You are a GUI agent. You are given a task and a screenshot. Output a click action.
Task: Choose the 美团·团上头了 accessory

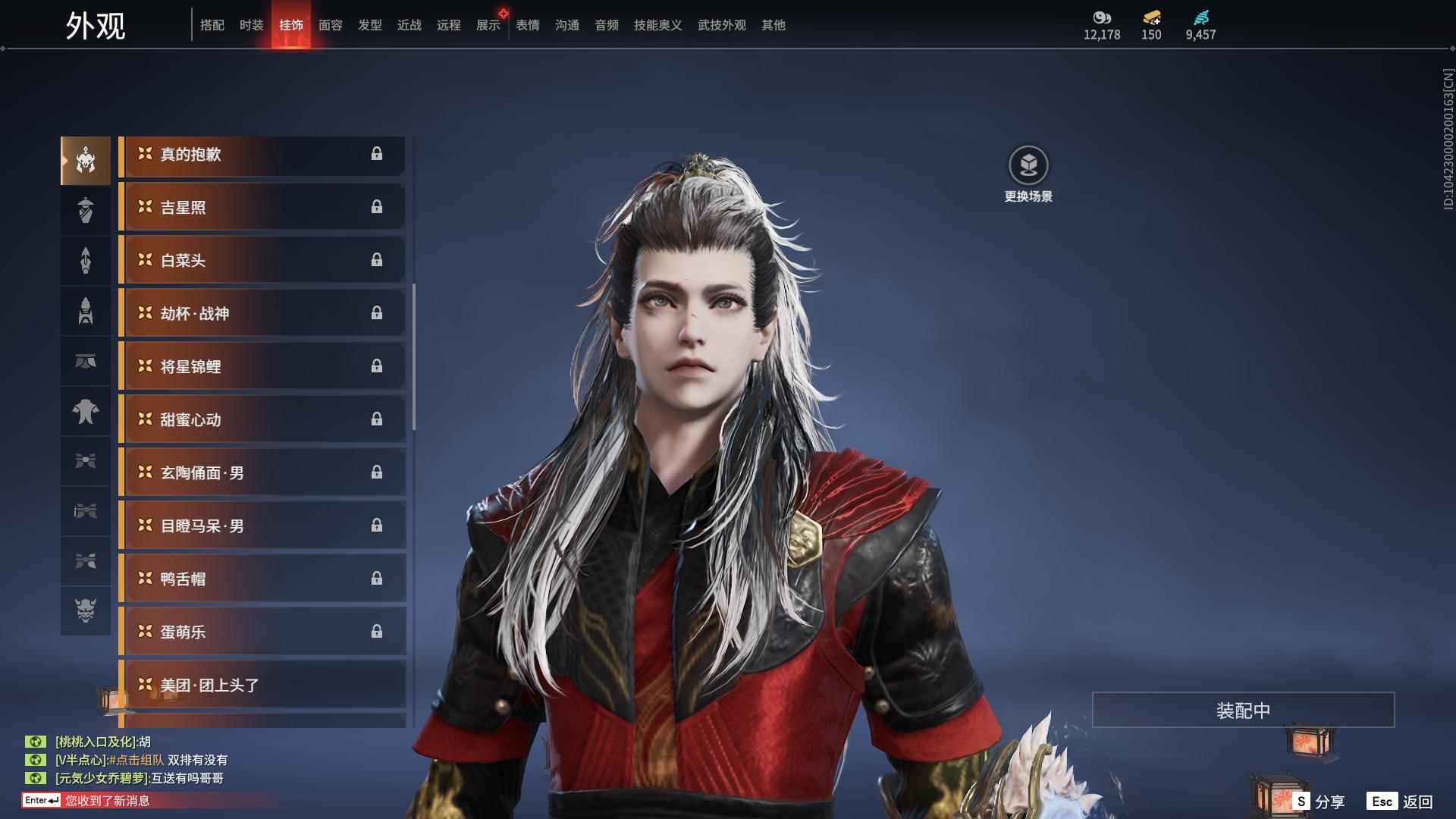[x=262, y=686]
